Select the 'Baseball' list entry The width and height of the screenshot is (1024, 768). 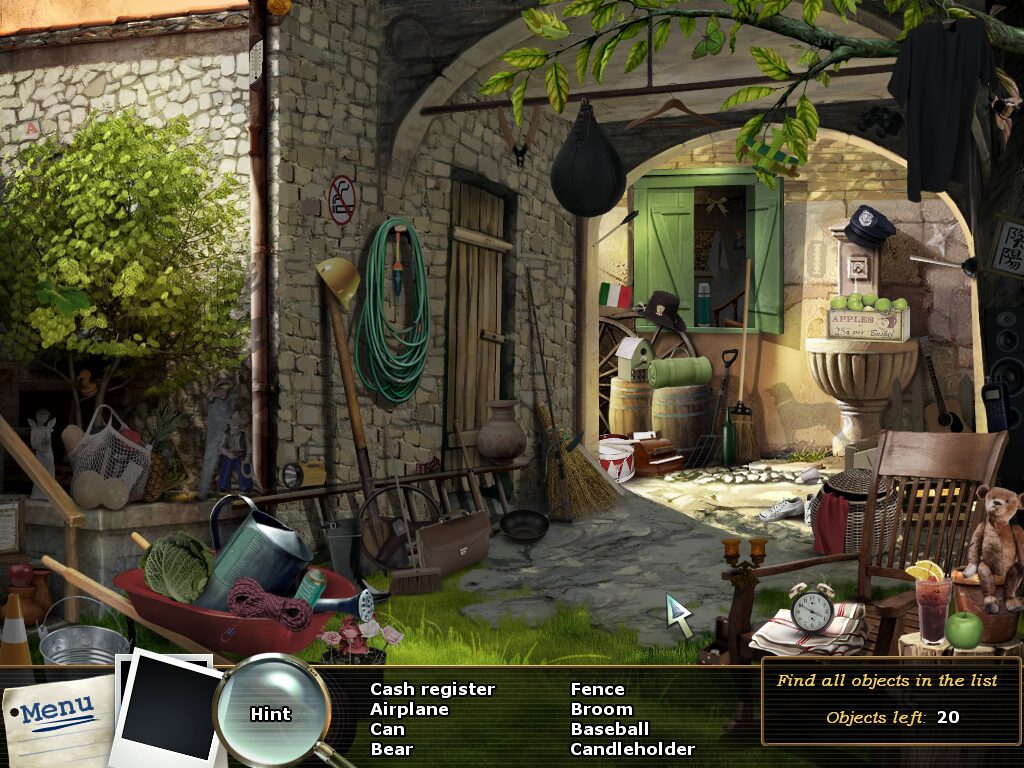click(x=609, y=729)
